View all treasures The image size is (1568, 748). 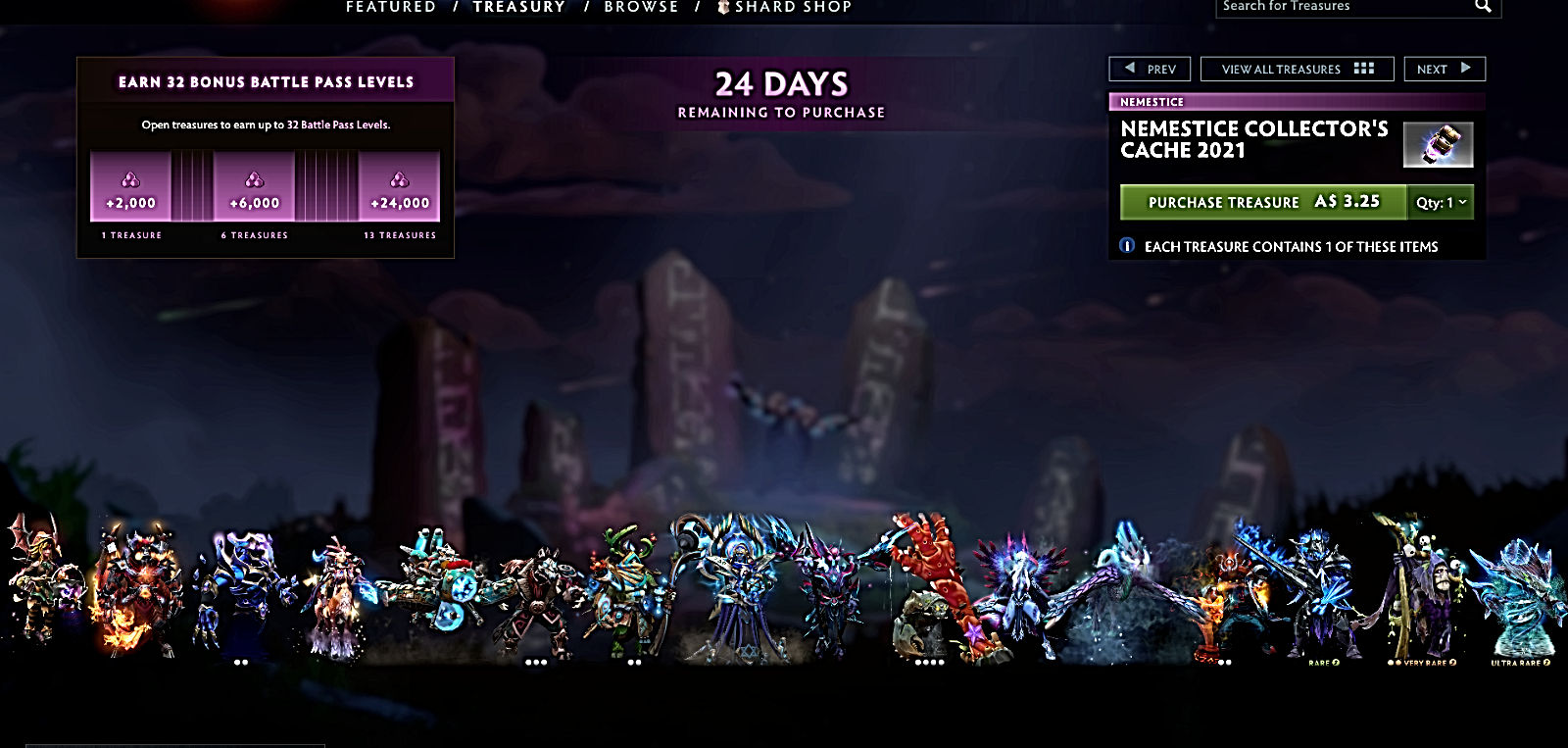(x=1297, y=69)
